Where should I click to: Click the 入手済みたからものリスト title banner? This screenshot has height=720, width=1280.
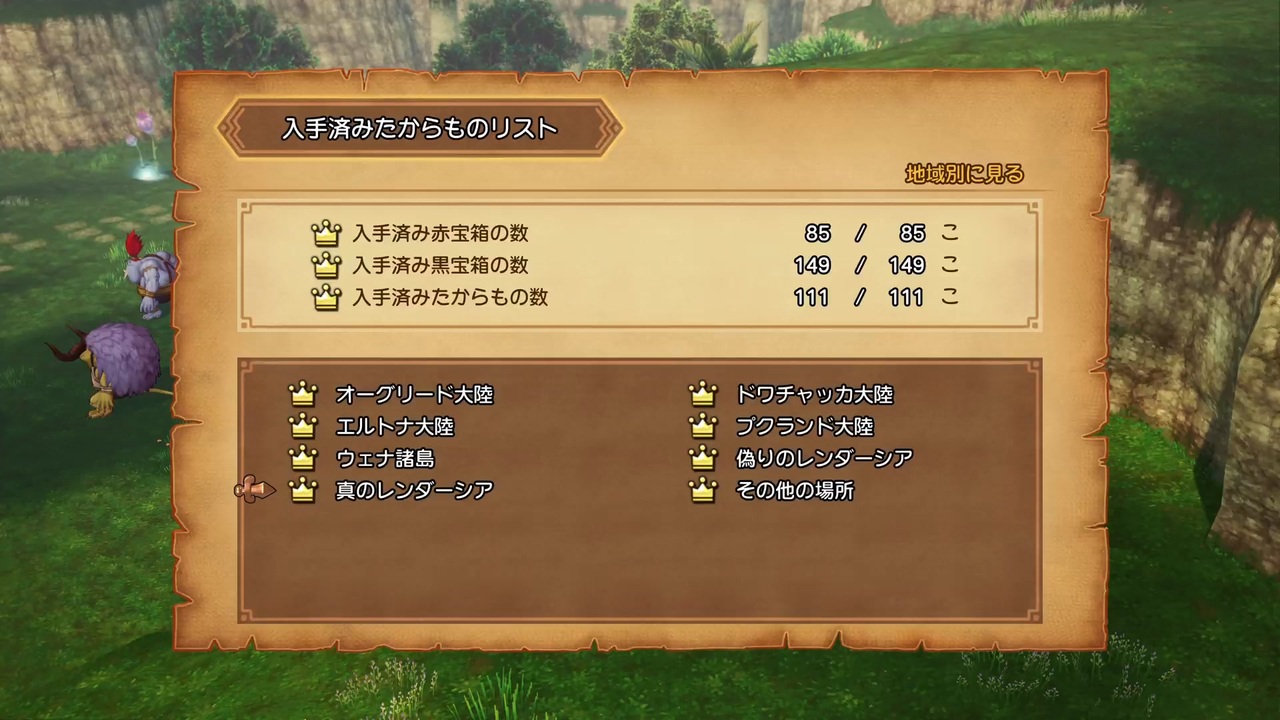420,128
